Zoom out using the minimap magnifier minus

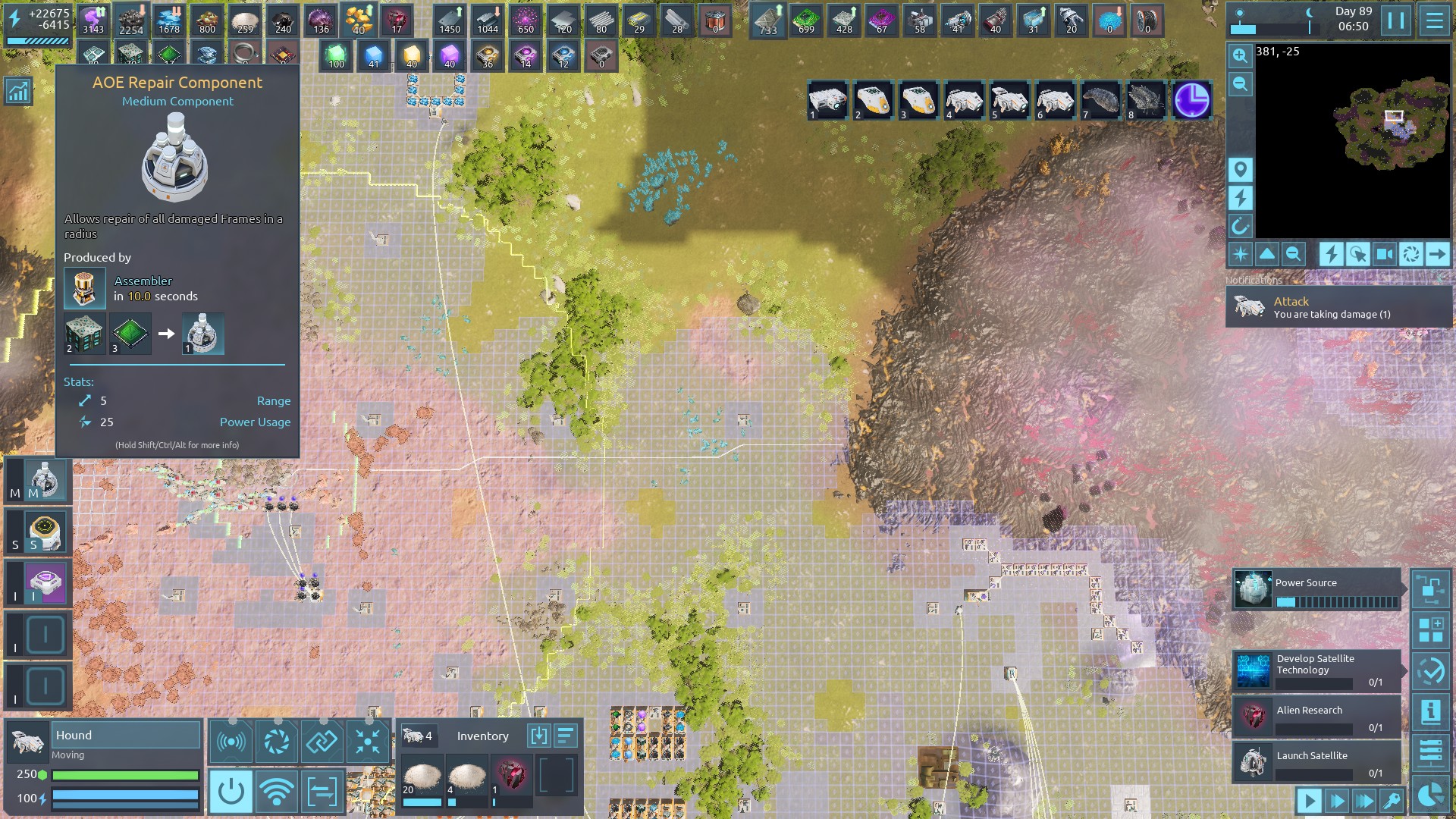(x=1240, y=83)
